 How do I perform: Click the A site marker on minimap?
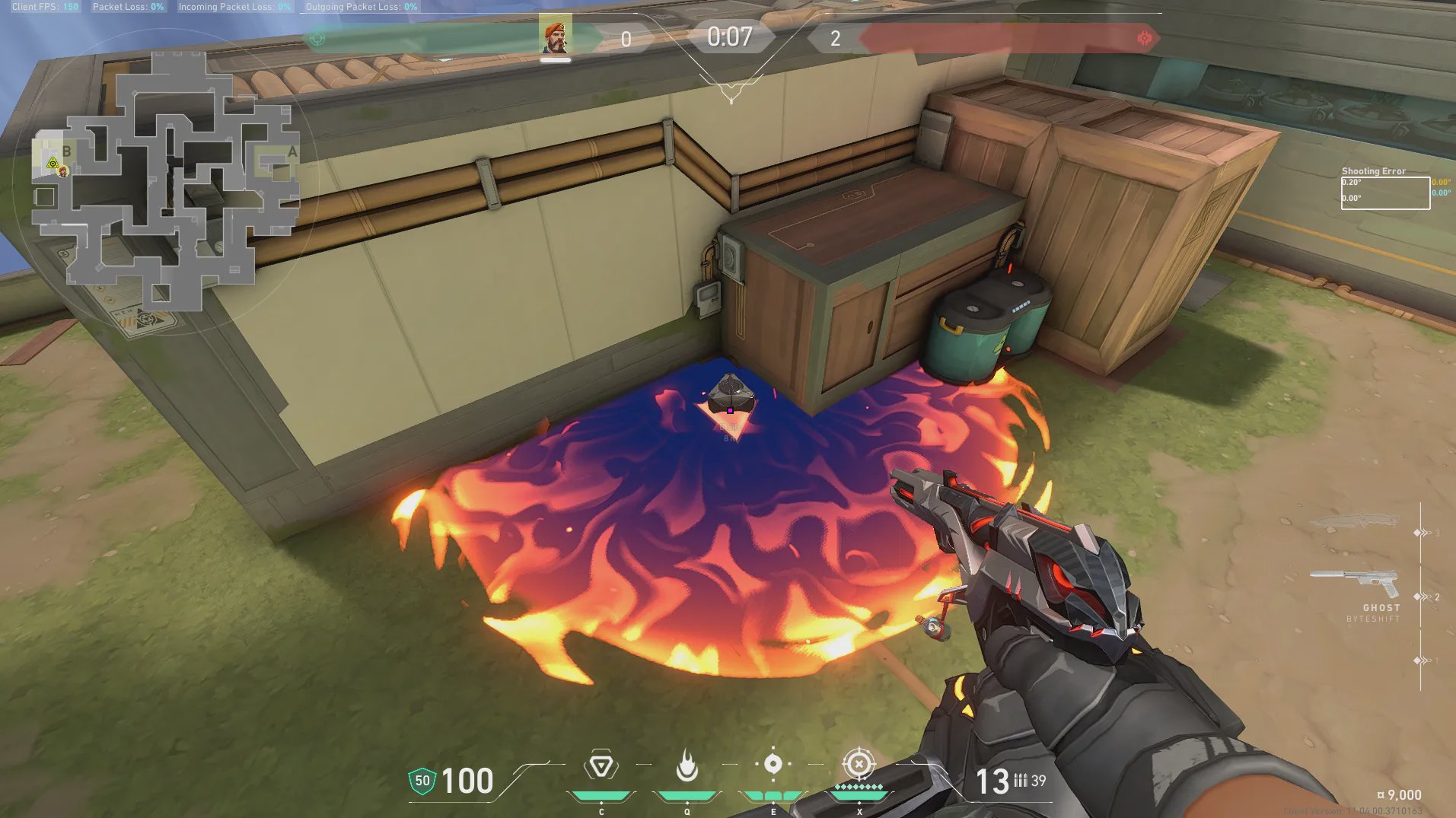(292, 152)
